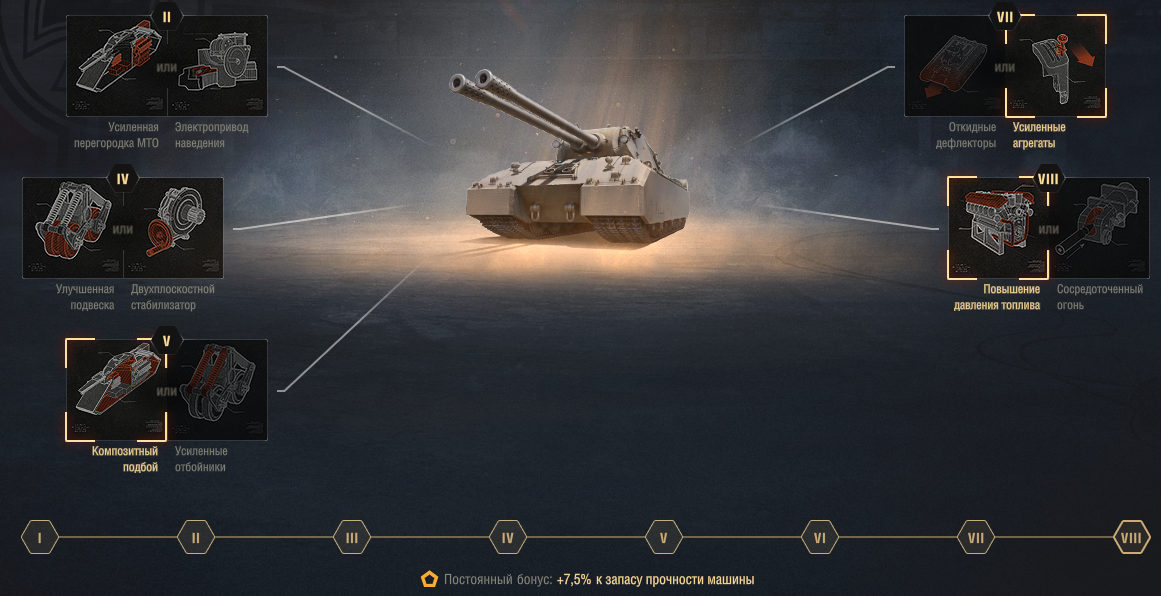Show level V on the progress track
The height and width of the screenshot is (596, 1161).
pos(664,538)
